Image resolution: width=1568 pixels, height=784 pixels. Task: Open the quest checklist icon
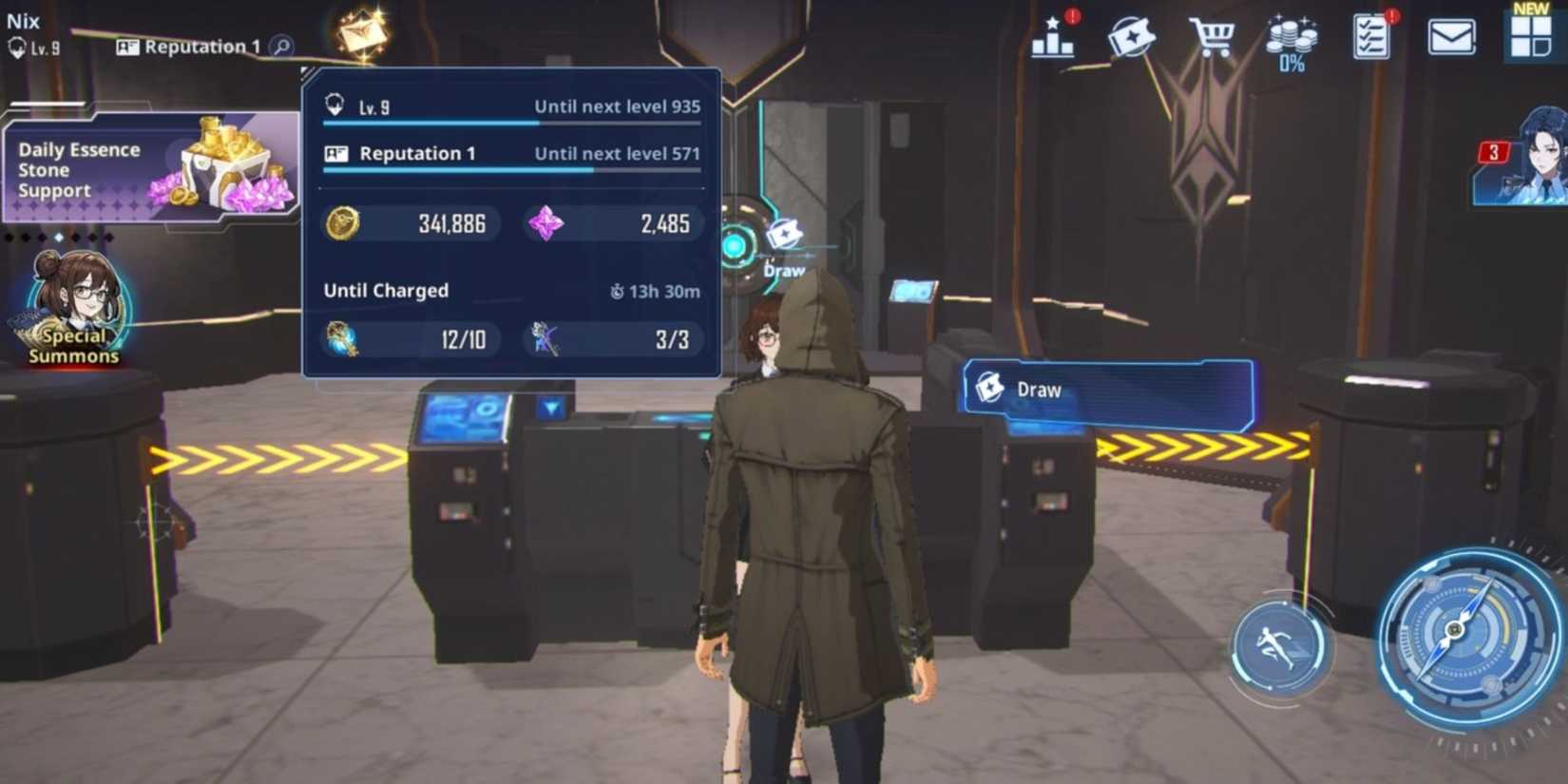pyautogui.click(x=1369, y=36)
